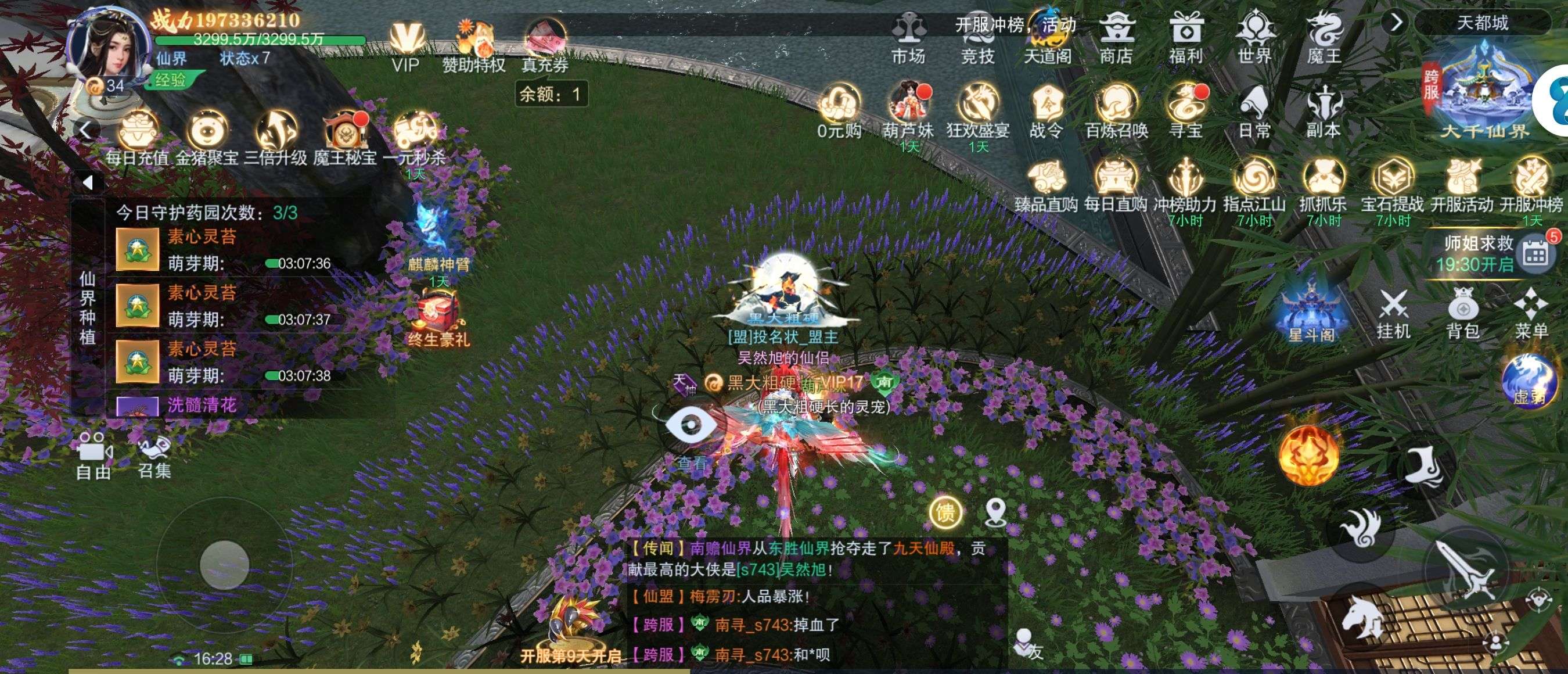Viewport: 1568px width, 674px height.
Task: Select the first 素心灵苔 planting entry
Action: 201,250
